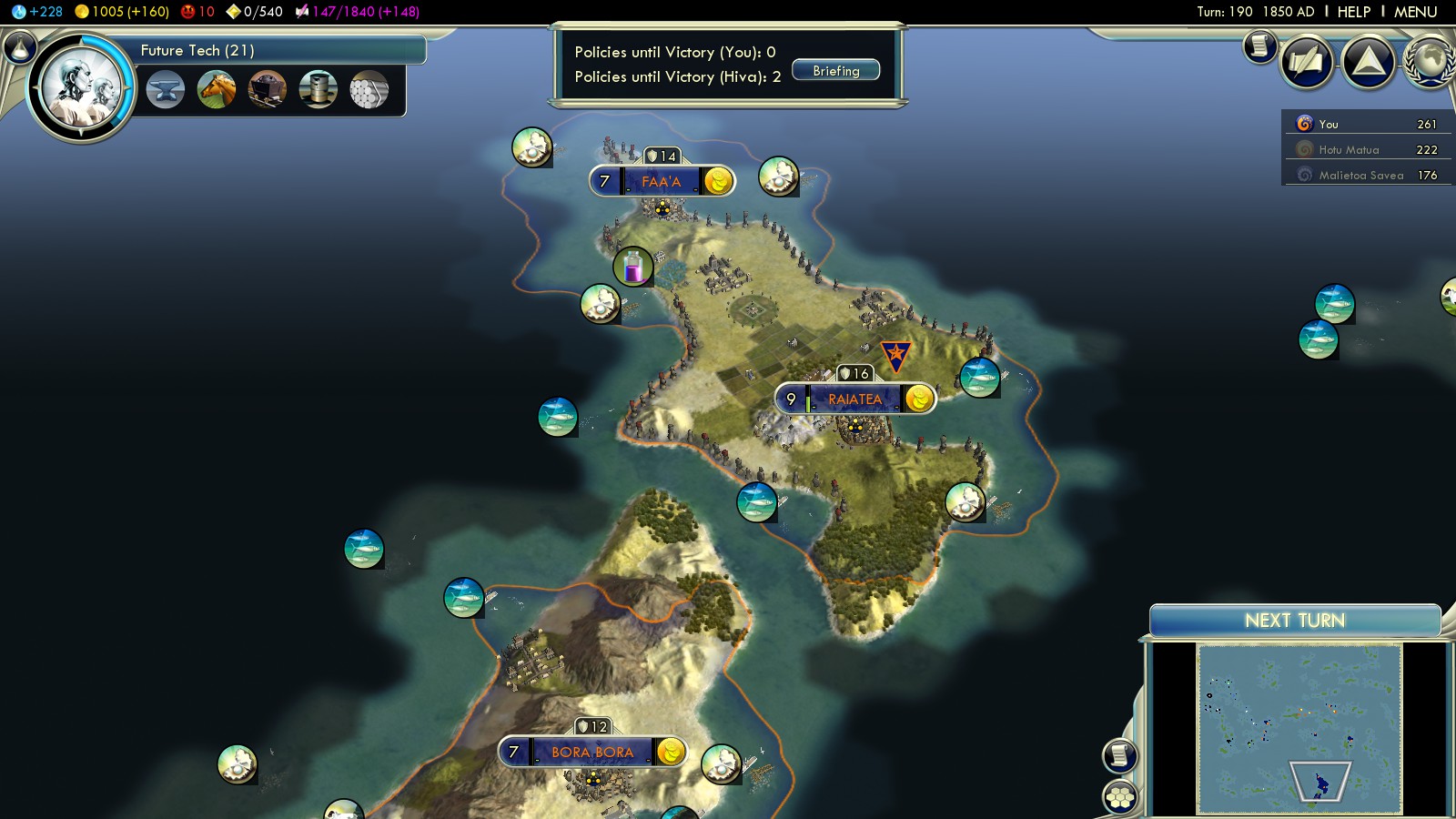Open the scroll button beside the minimap
Viewport: 1456px width, 819px height.
(x=1120, y=755)
